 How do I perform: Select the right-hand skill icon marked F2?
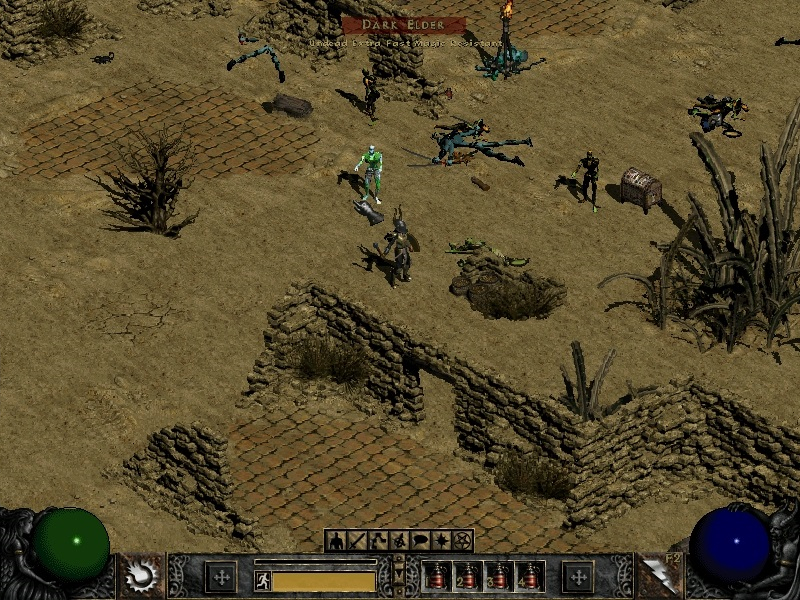pos(658,576)
